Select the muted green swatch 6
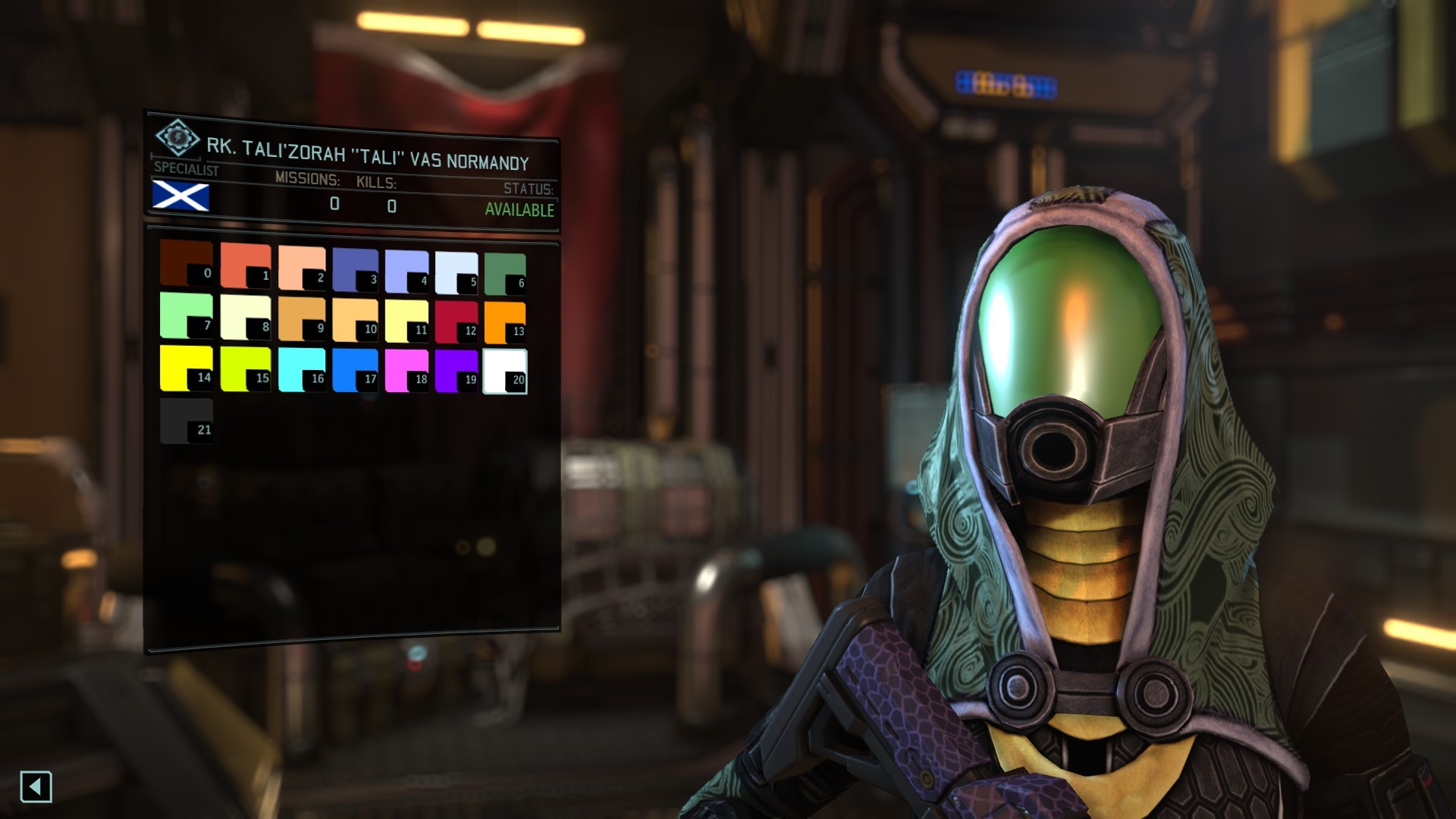 [x=504, y=275]
